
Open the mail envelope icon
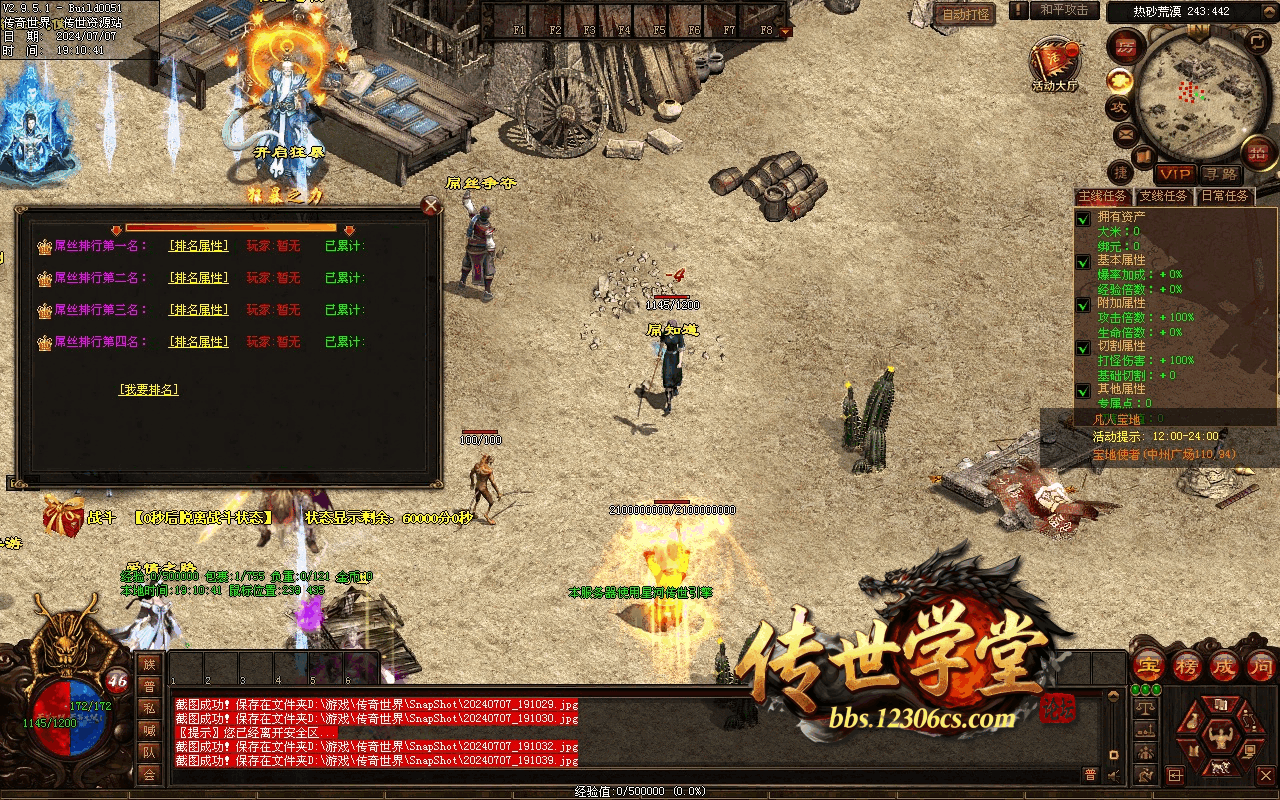(1125, 133)
